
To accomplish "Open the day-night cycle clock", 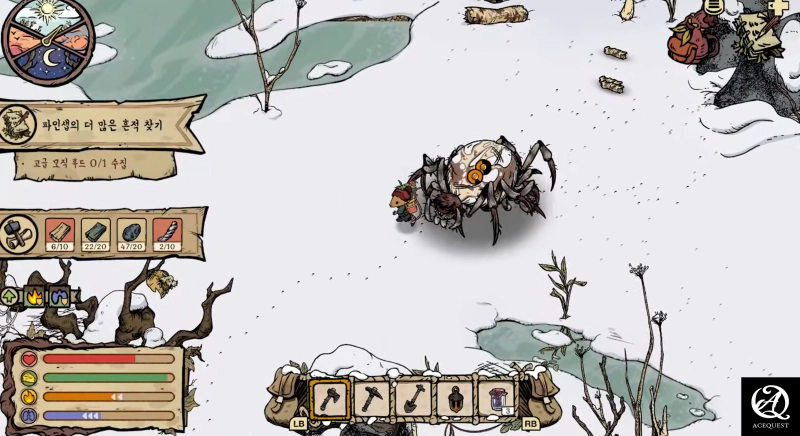I will click(43, 40).
